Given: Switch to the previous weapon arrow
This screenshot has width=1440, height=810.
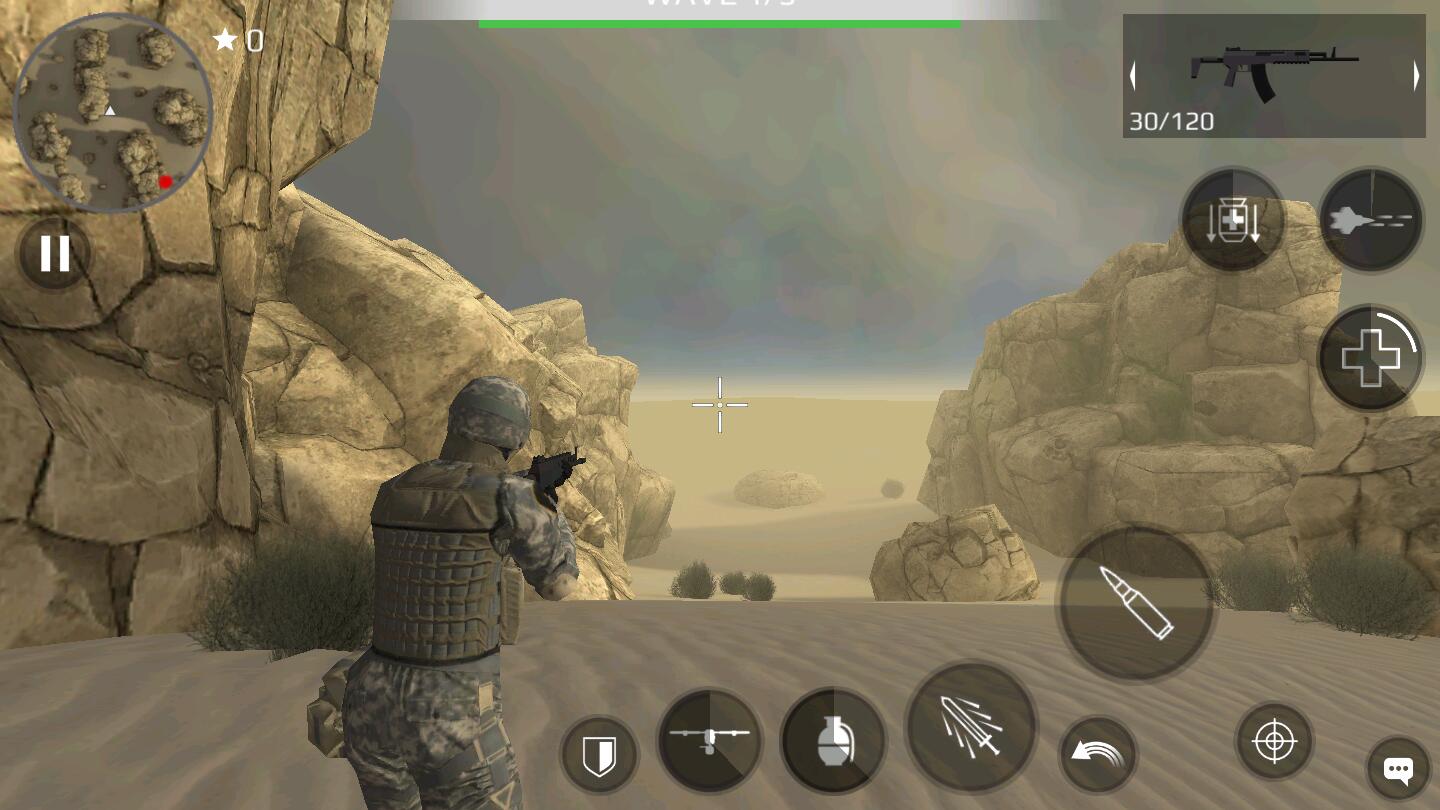Looking at the screenshot, I should click(1133, 76).
